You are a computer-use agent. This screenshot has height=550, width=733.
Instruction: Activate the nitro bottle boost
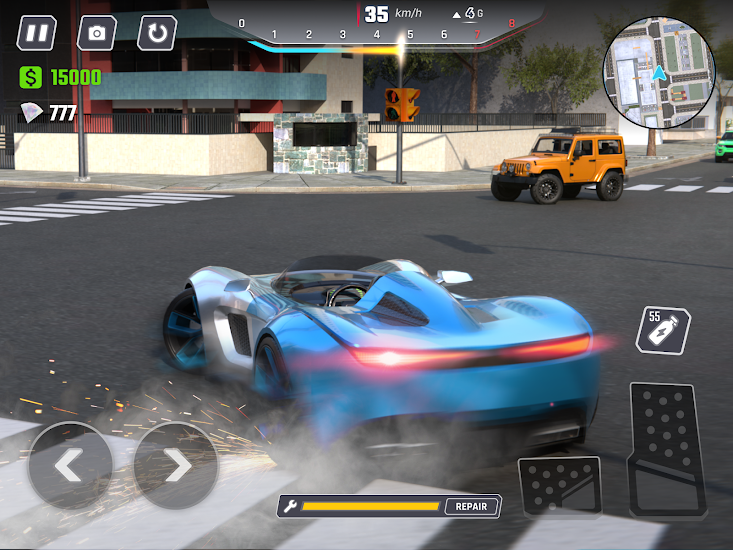coord(664,331)
